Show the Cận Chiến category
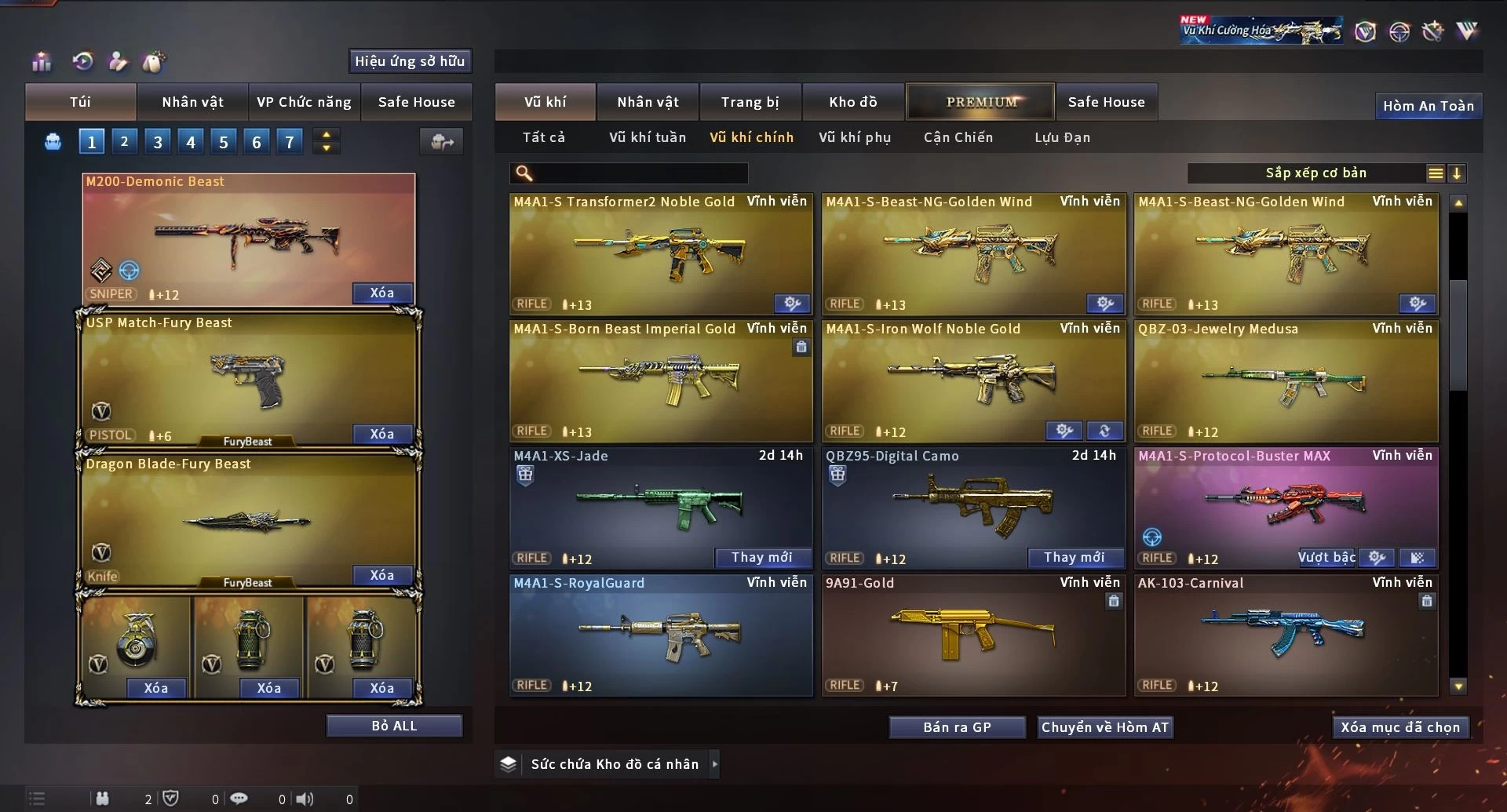This screenshot has height=812, width=1507. [x=958, y=137]
